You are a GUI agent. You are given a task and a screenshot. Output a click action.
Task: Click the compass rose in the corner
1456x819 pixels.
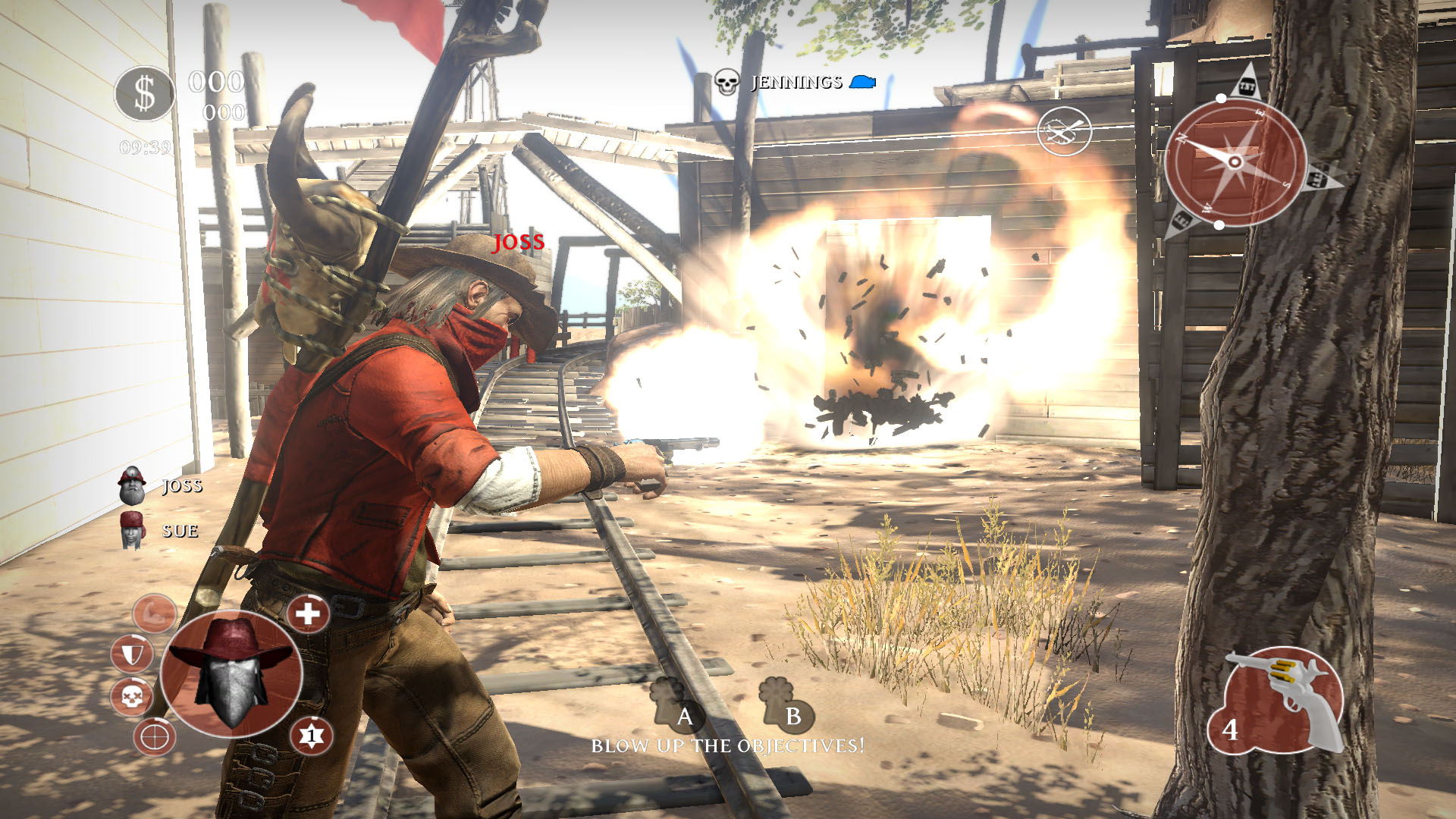click(1234, 162)
